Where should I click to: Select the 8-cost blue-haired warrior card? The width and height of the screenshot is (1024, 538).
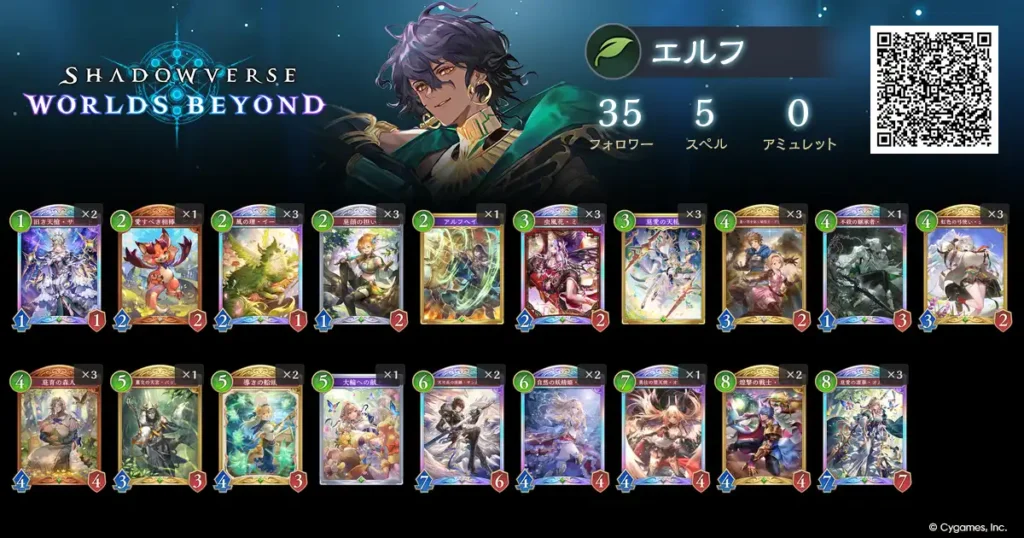point(763,428)
